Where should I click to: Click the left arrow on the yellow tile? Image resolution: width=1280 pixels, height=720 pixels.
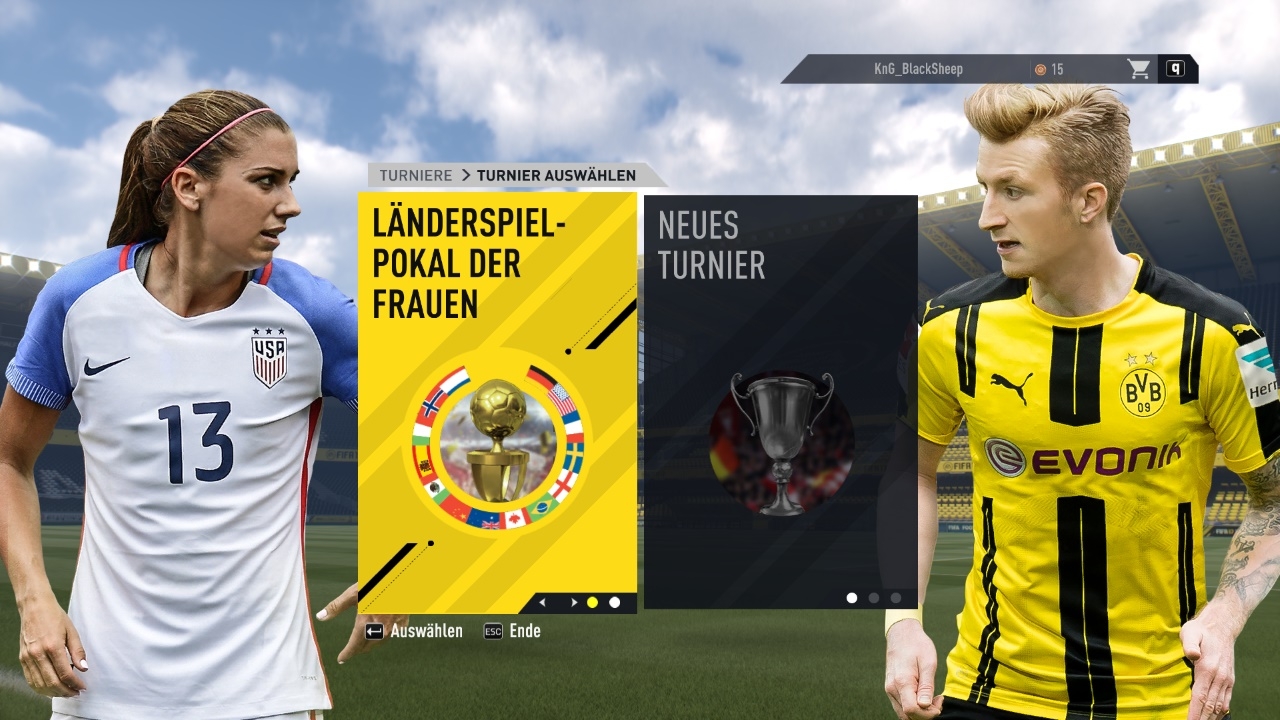pos(543,602)
